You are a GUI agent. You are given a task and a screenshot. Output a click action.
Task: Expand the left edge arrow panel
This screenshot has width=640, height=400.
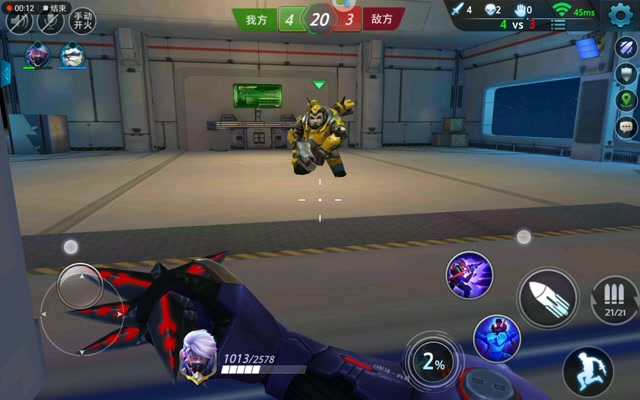coord(5,72)
